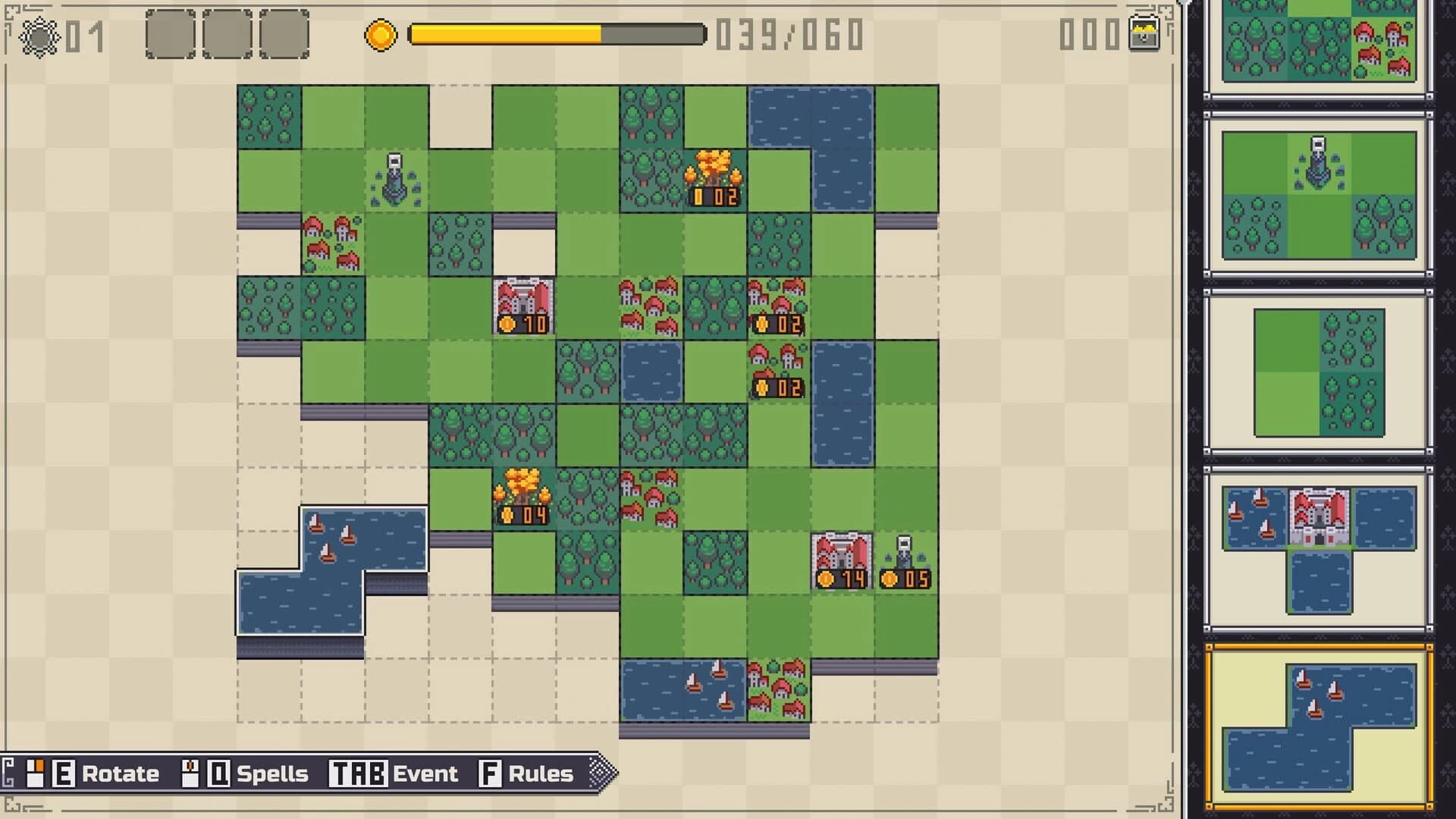
Task: Click an empty spell slot at top left
Action: coord(170,33)
